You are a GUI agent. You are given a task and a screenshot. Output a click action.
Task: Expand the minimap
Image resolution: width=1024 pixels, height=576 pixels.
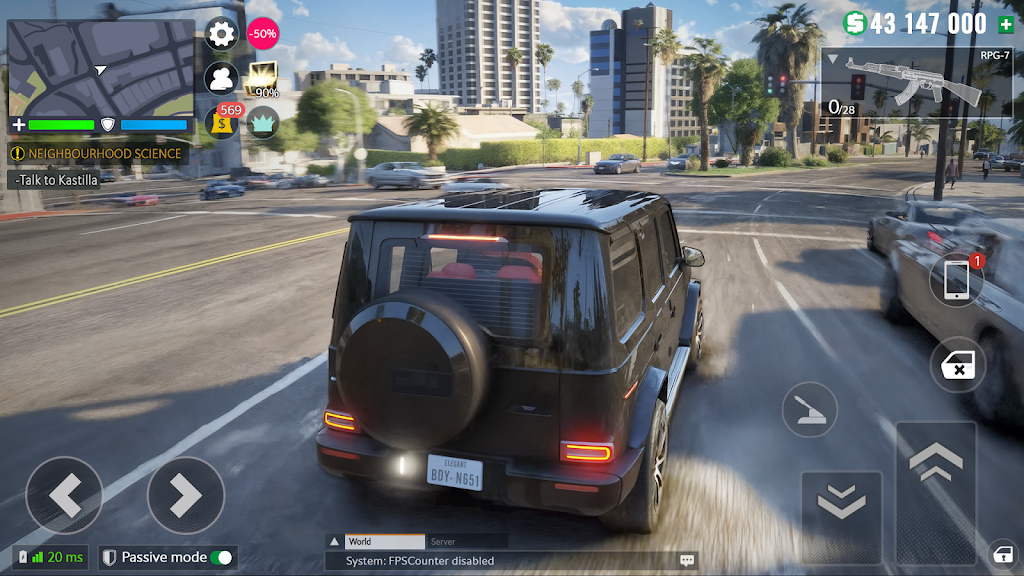100,67
